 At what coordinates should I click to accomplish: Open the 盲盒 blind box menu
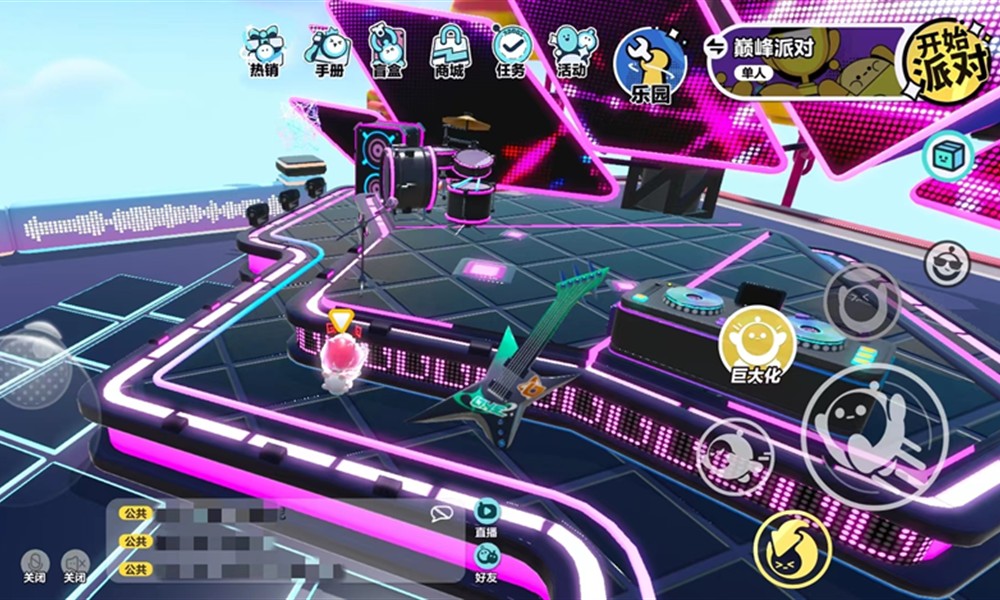pos(387,52)
